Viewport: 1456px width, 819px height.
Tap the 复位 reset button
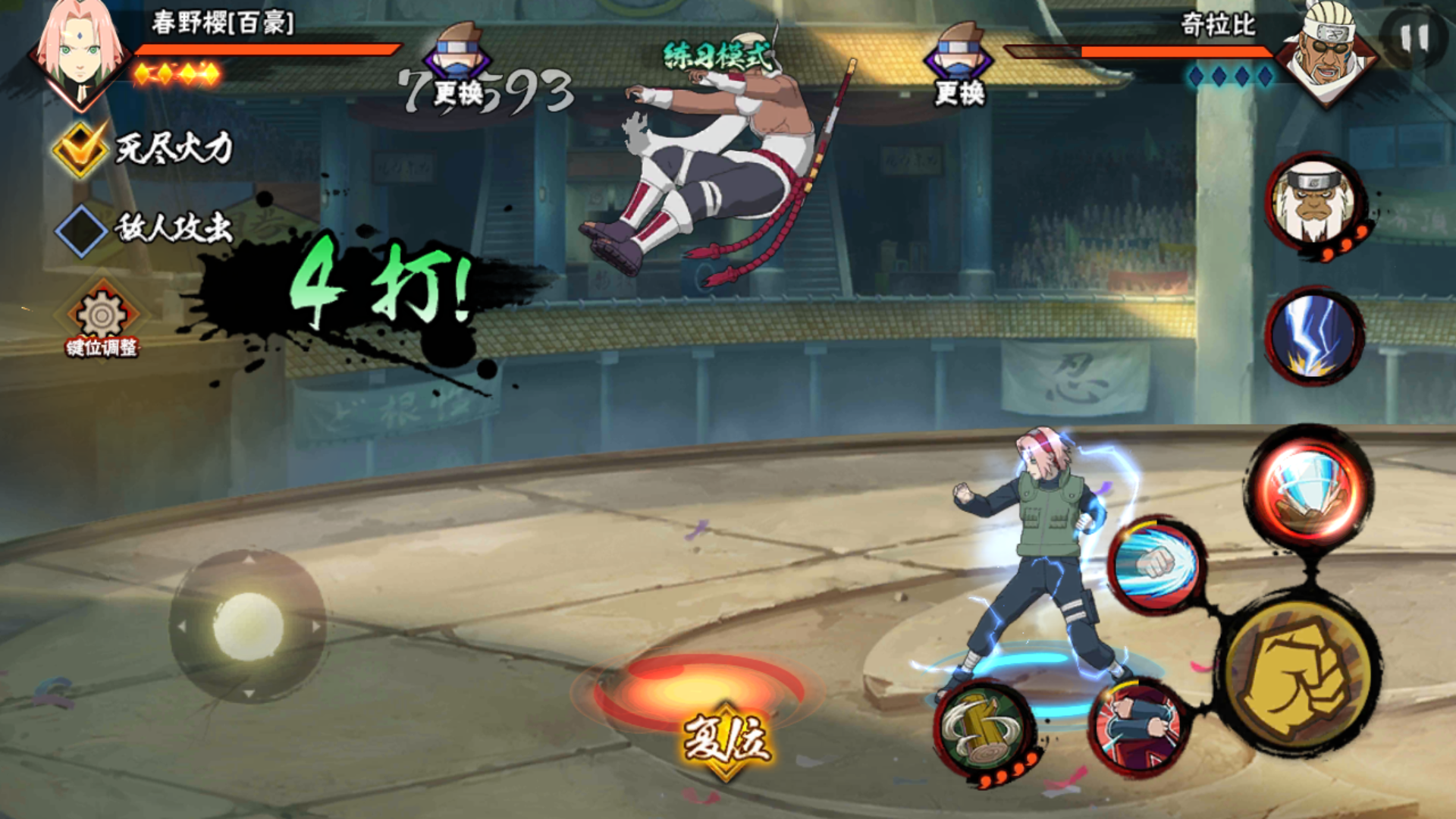click(726, 740)
